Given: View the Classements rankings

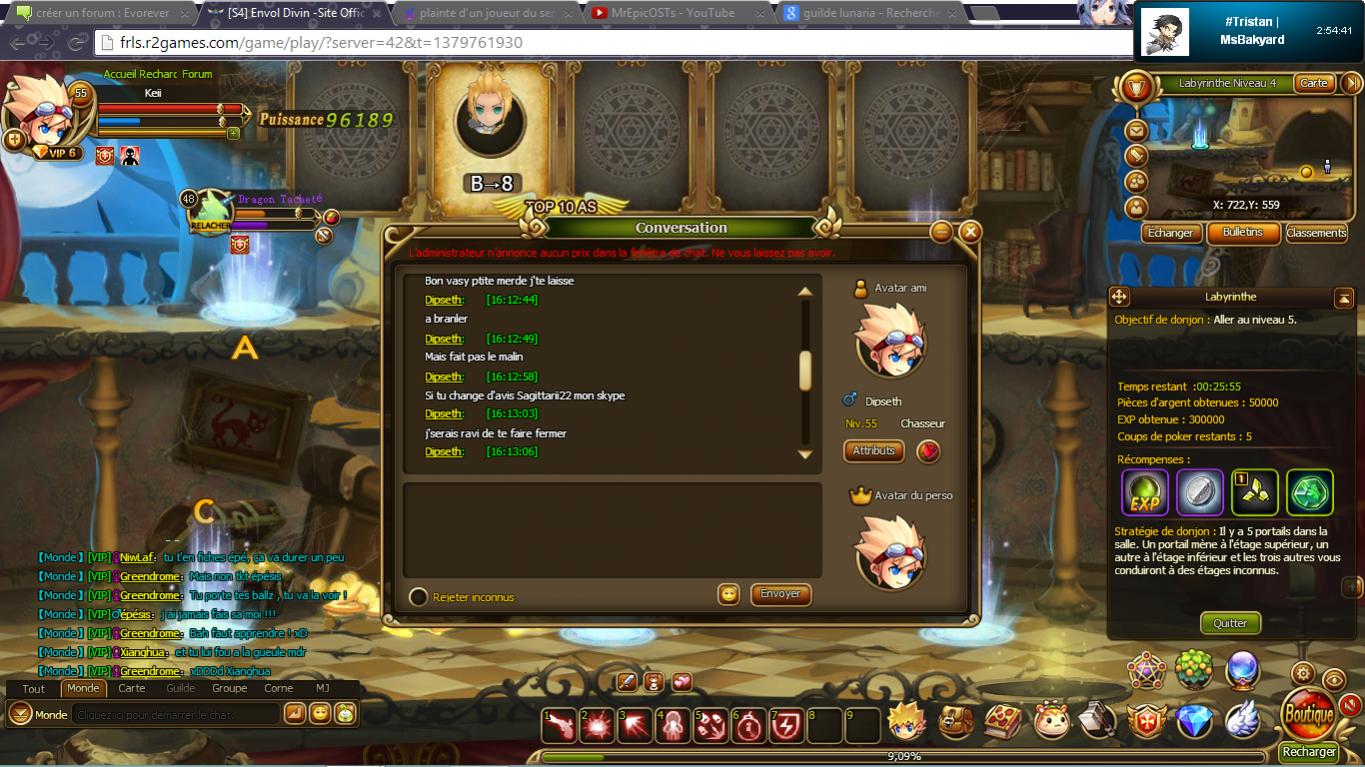Looking at the screenshot, I should pyautogui.click(x=1316, y=233).
